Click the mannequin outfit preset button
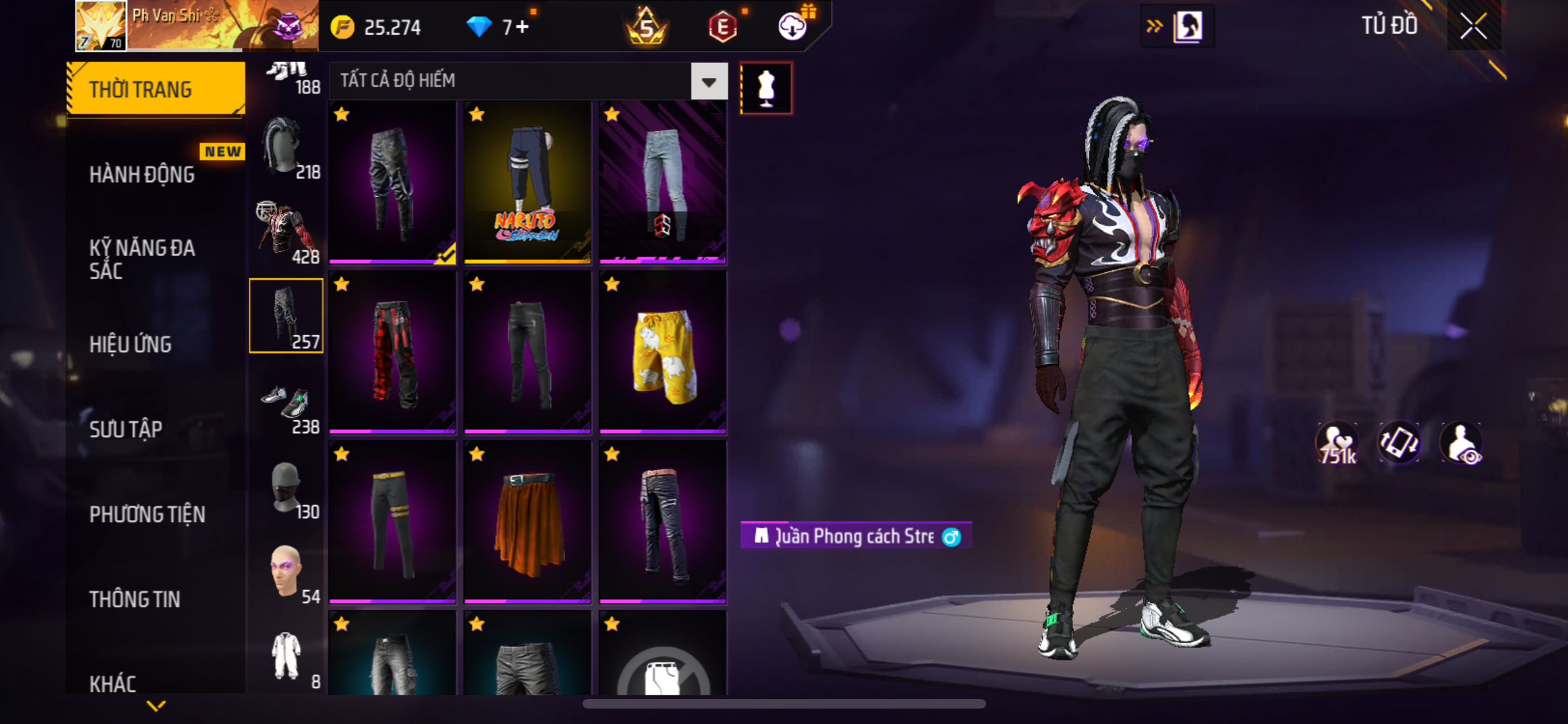 (766, 88)
